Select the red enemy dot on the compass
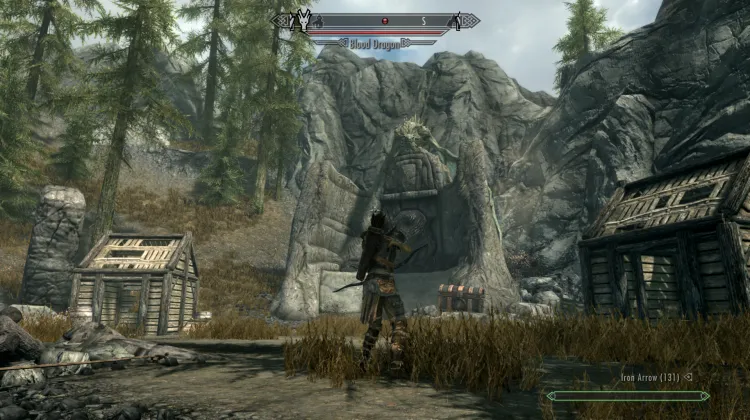Viewport: 750px width, 420px height. pos(382,20)
